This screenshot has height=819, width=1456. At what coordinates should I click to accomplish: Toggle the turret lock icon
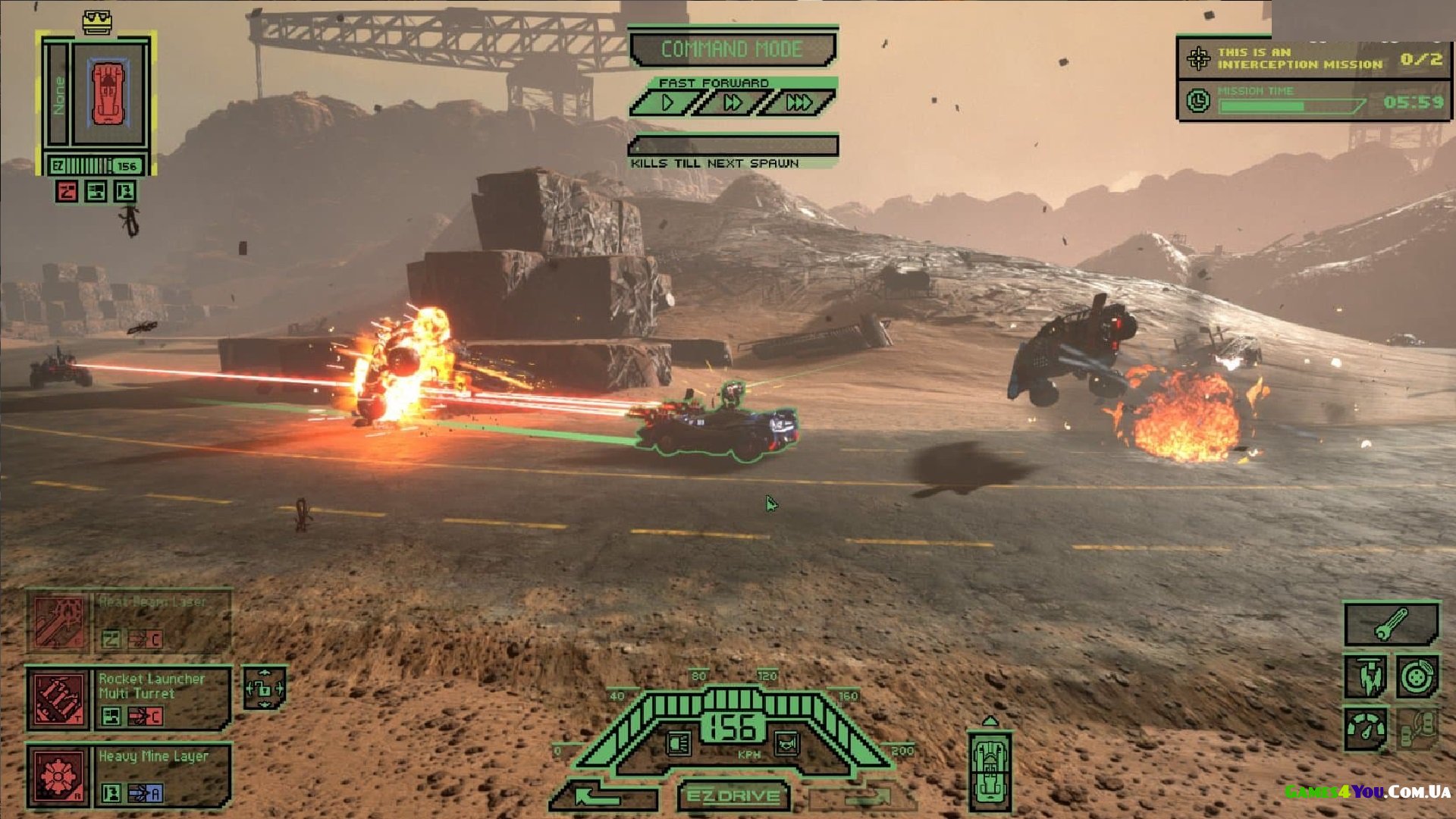tap(264, 688)
